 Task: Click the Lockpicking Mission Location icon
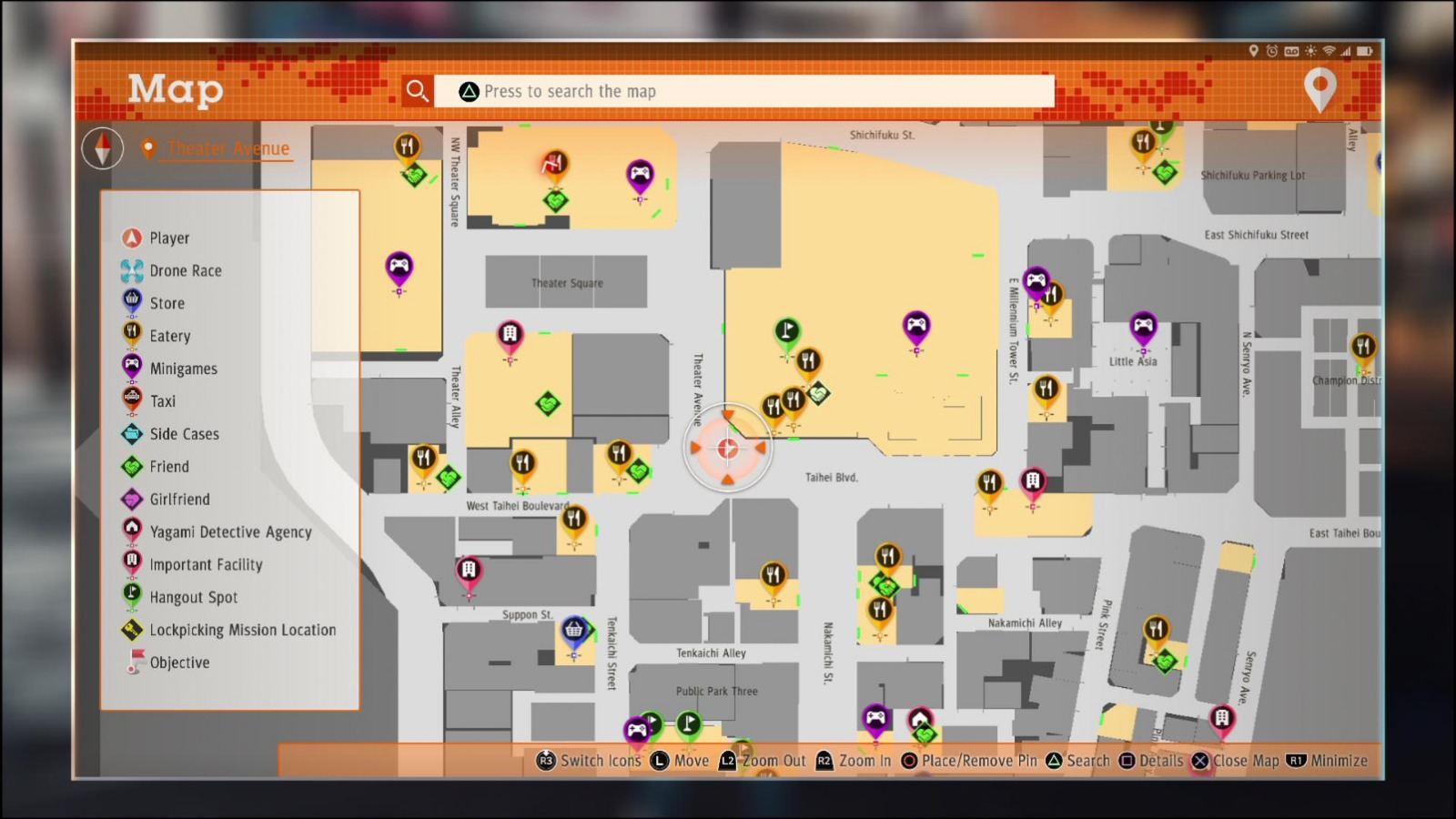(131, 630)
